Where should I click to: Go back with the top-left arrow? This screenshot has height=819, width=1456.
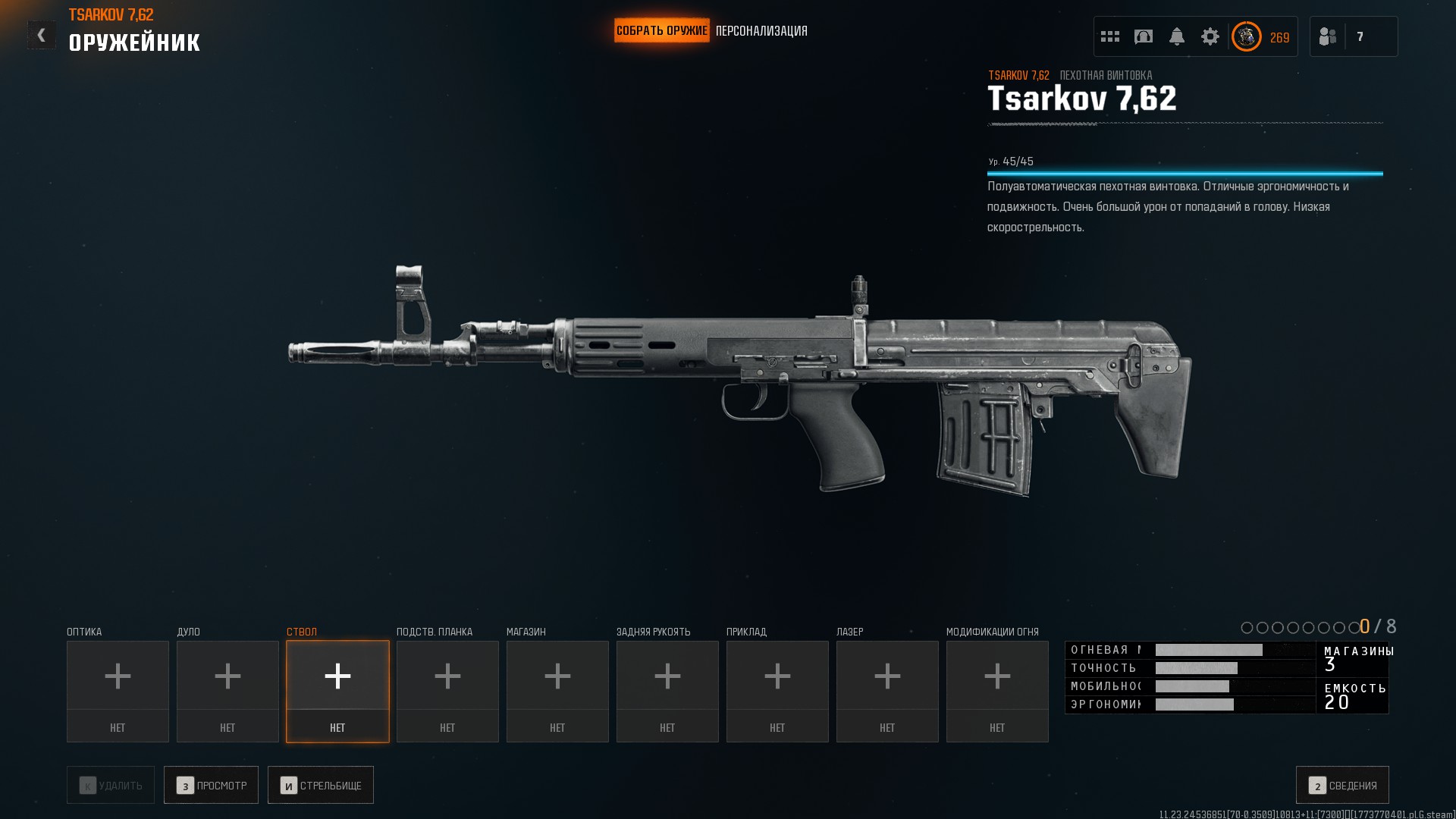tap(42, 35)
